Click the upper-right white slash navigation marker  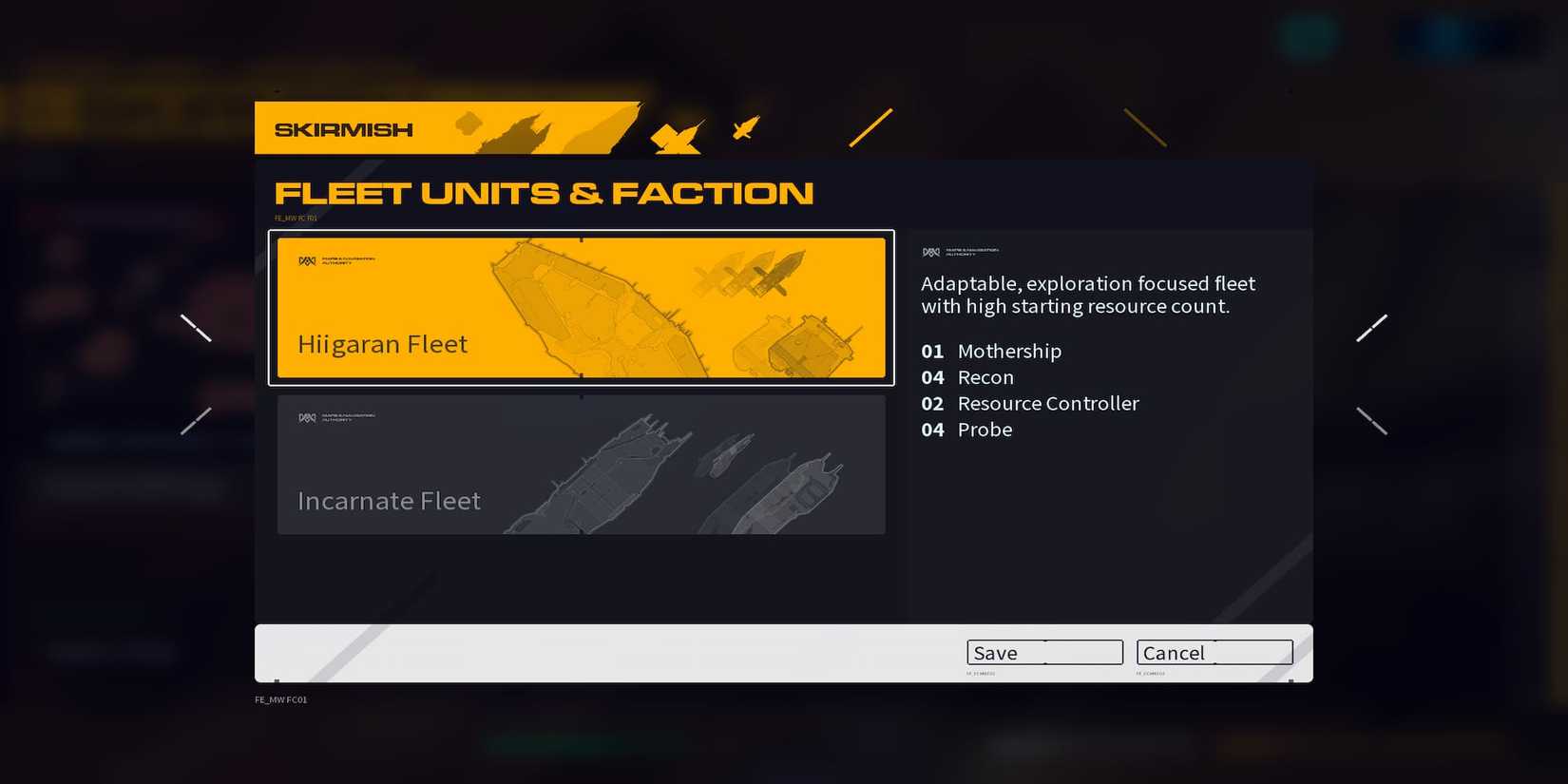pyautogui.click(x=1372, y=327)
